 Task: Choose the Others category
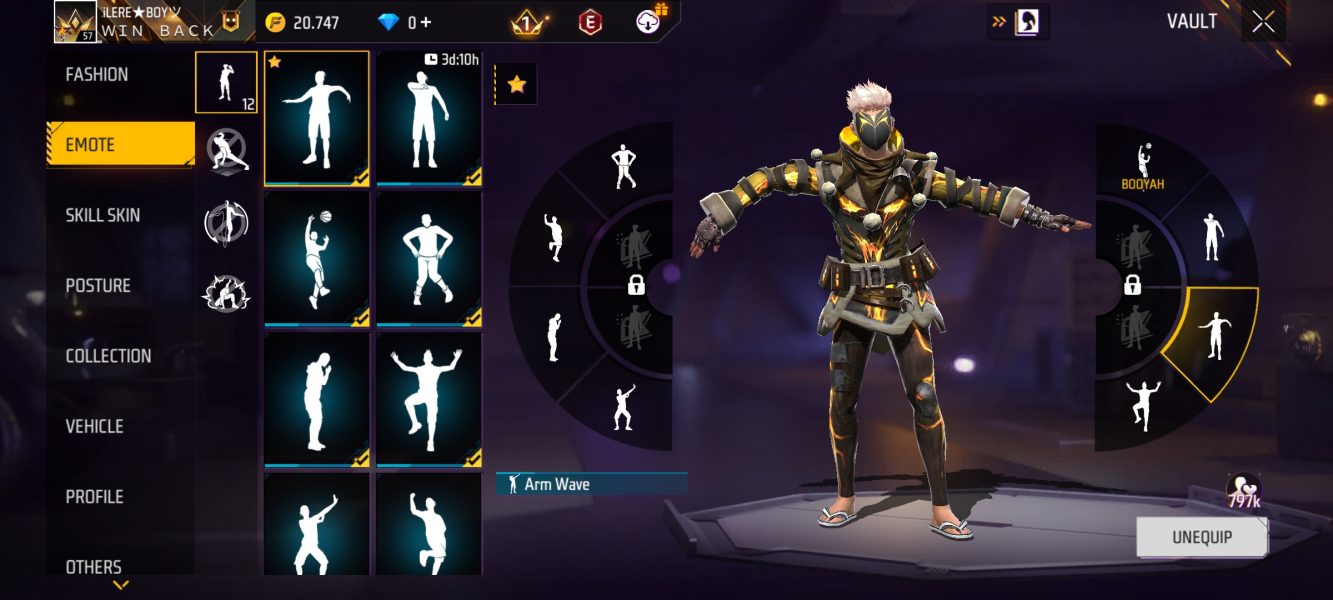point(94,566)
